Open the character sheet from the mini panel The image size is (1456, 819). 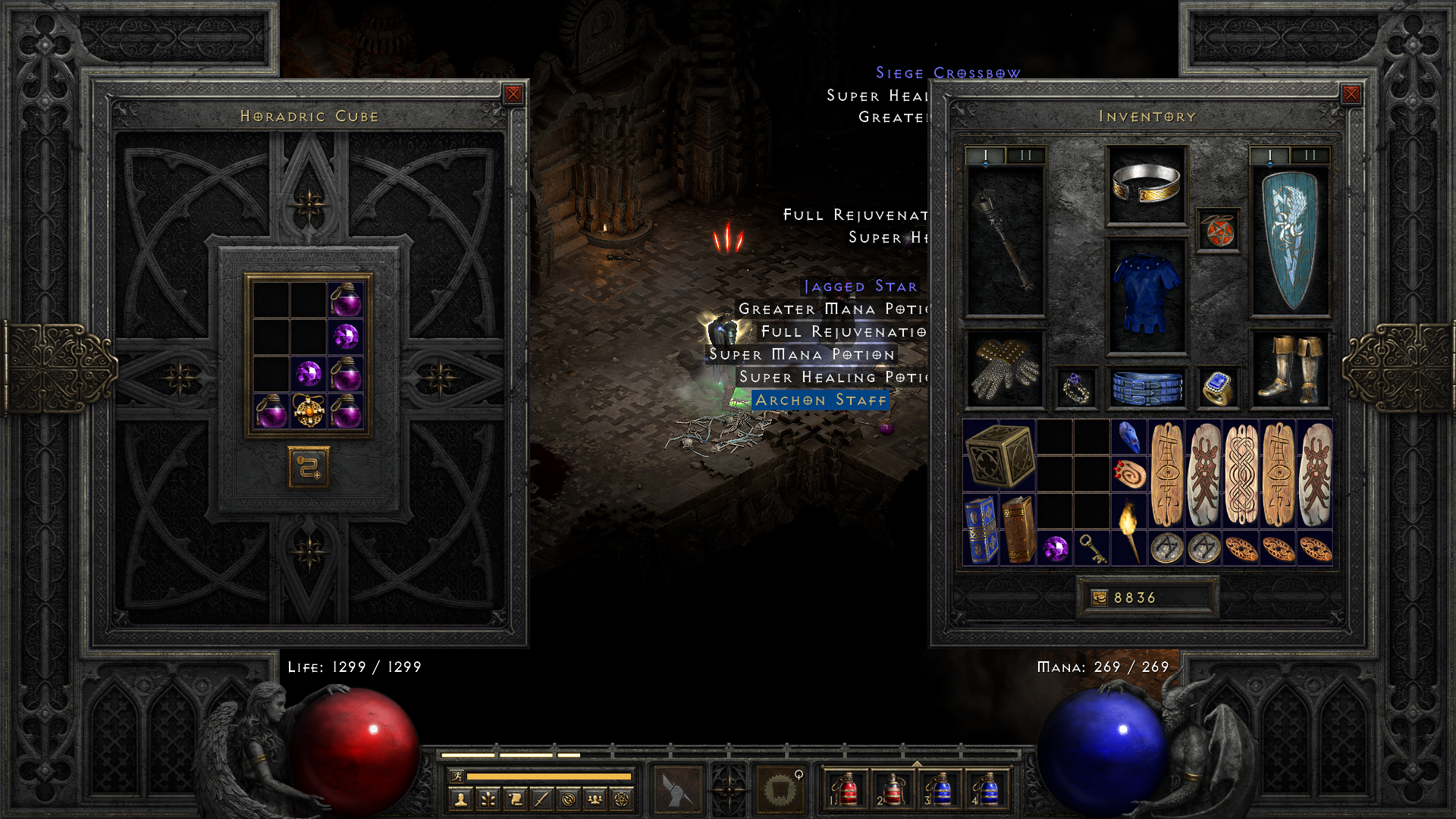[460, 799]
